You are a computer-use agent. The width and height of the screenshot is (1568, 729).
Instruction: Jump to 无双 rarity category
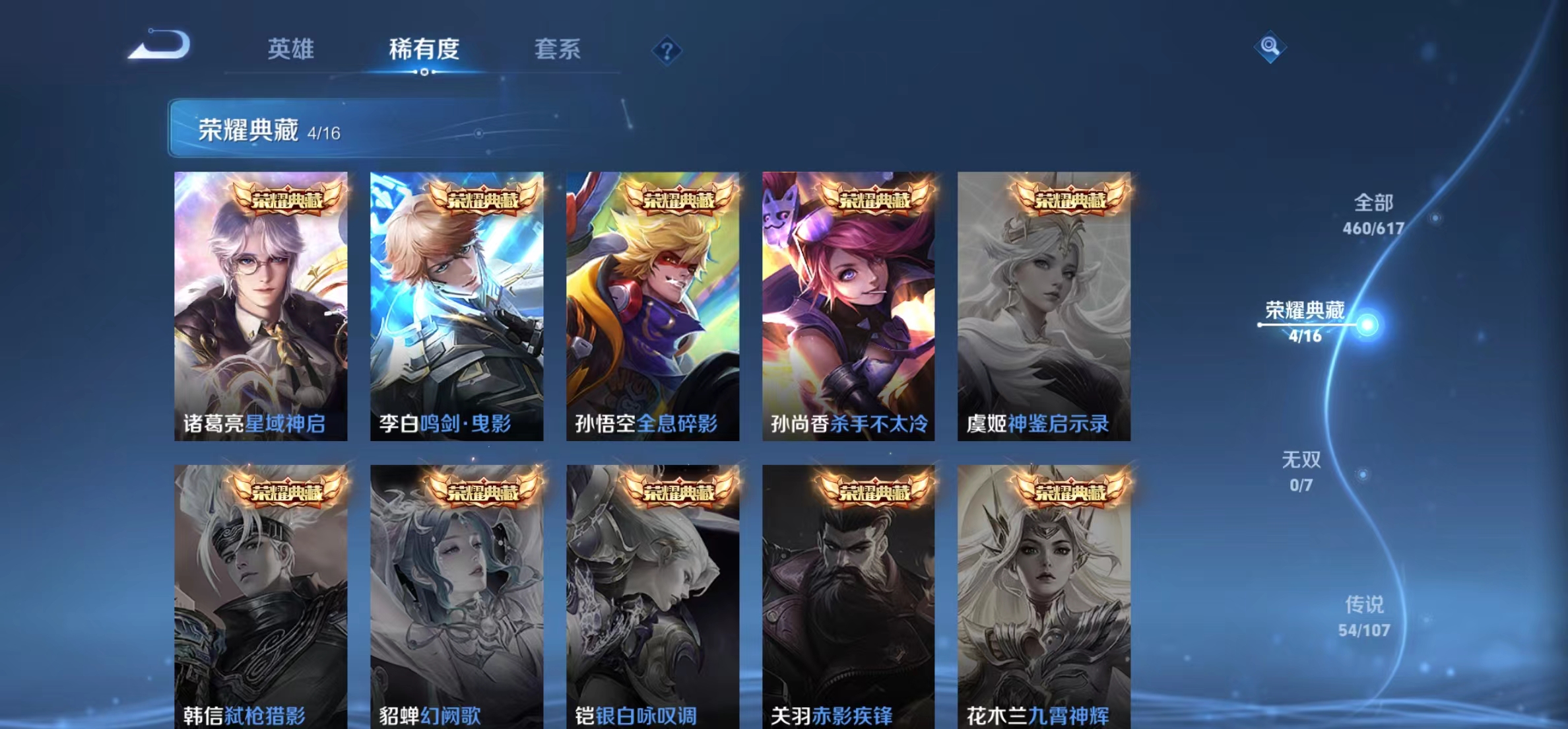click(x=1301, y=471)
